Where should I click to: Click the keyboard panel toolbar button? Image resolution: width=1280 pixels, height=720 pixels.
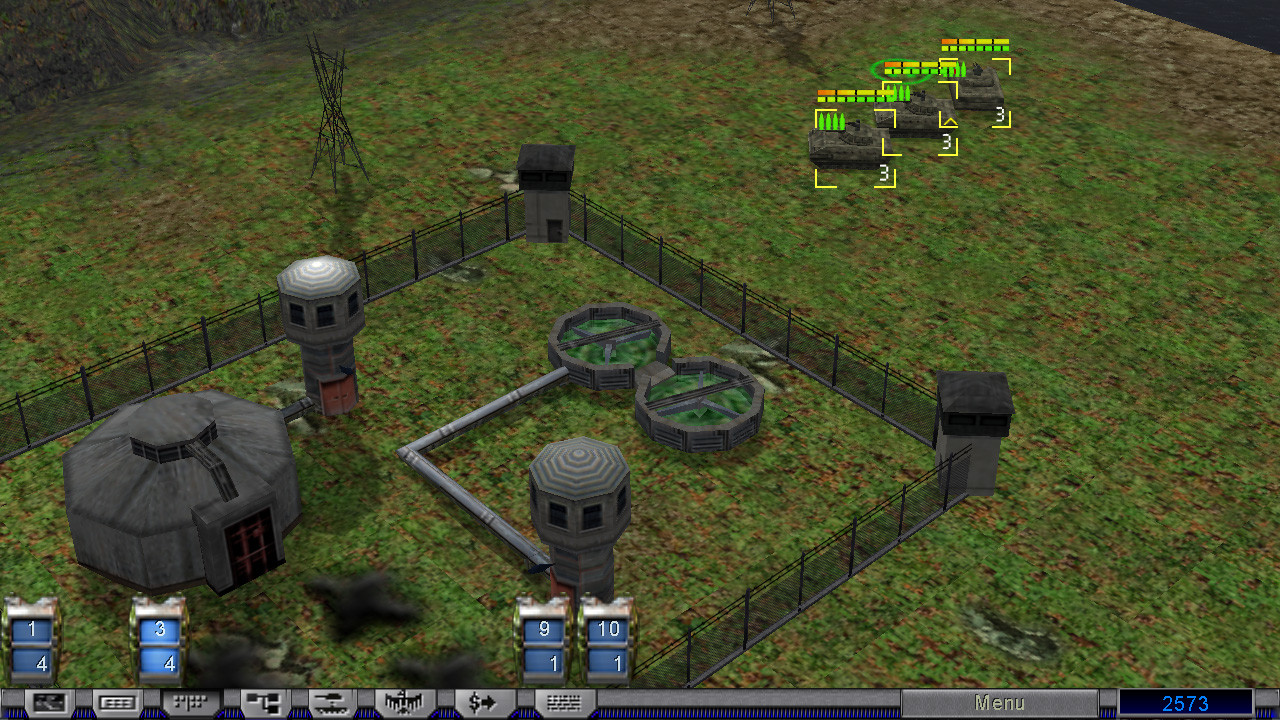pyautogui.click(x=117, y=703)
